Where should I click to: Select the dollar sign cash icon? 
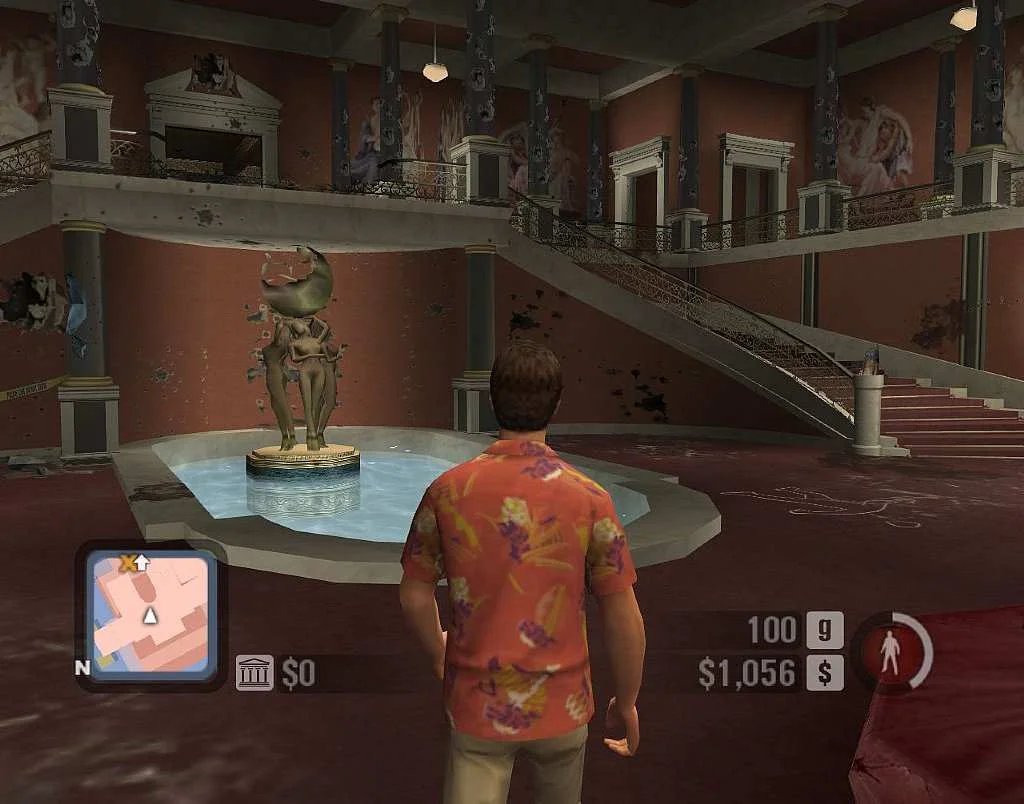825,672
